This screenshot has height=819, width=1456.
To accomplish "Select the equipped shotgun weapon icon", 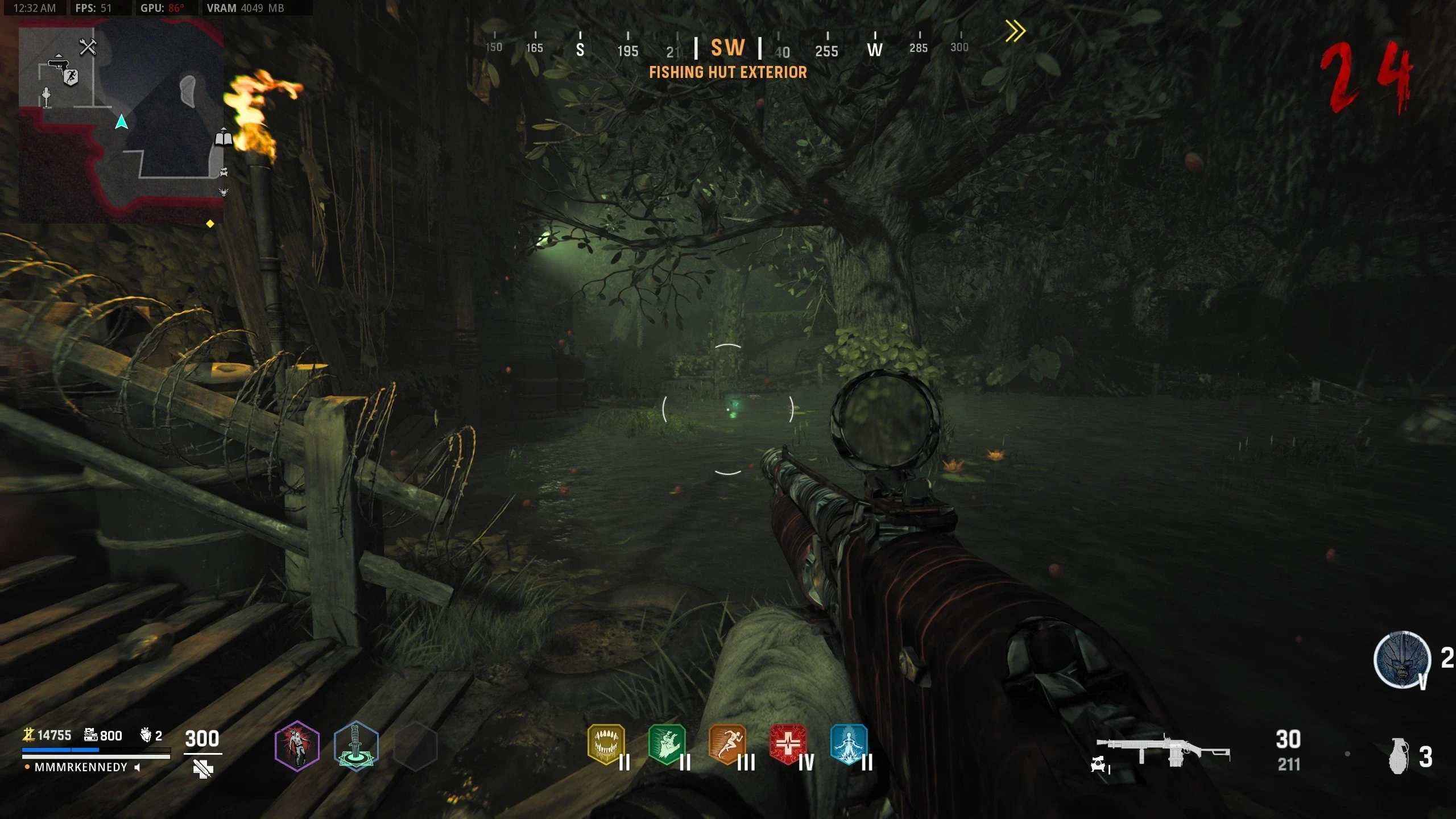I will click(1163, 752).
